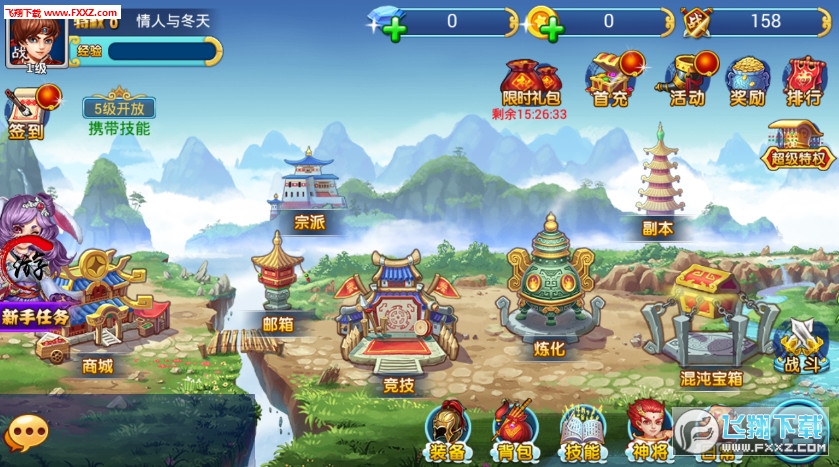Viewport: 839px width, 467px height.
Task: Open the 混沌宝箱 chaos treasure chest
Action: (x=710, y=320)
